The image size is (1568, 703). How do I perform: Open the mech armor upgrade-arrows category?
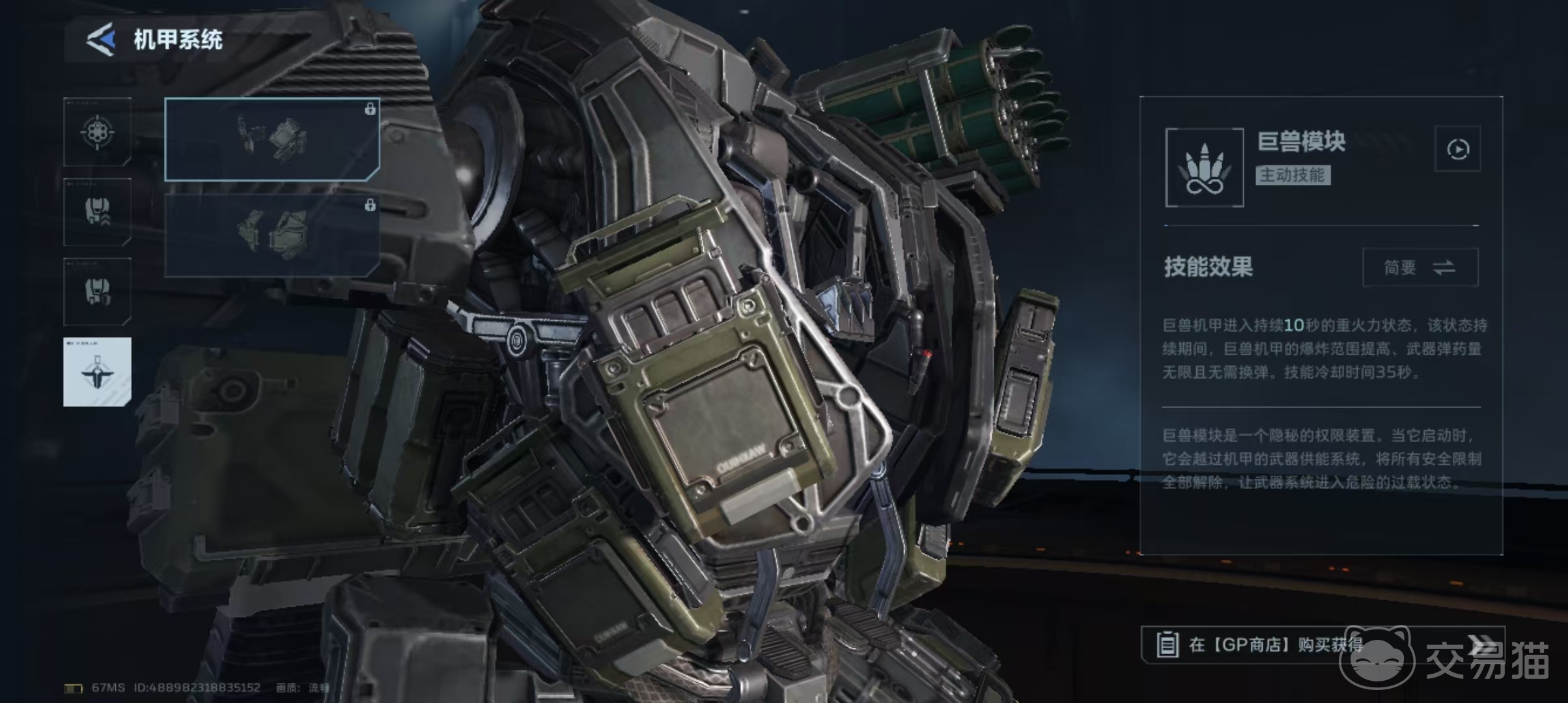point(98,212)
